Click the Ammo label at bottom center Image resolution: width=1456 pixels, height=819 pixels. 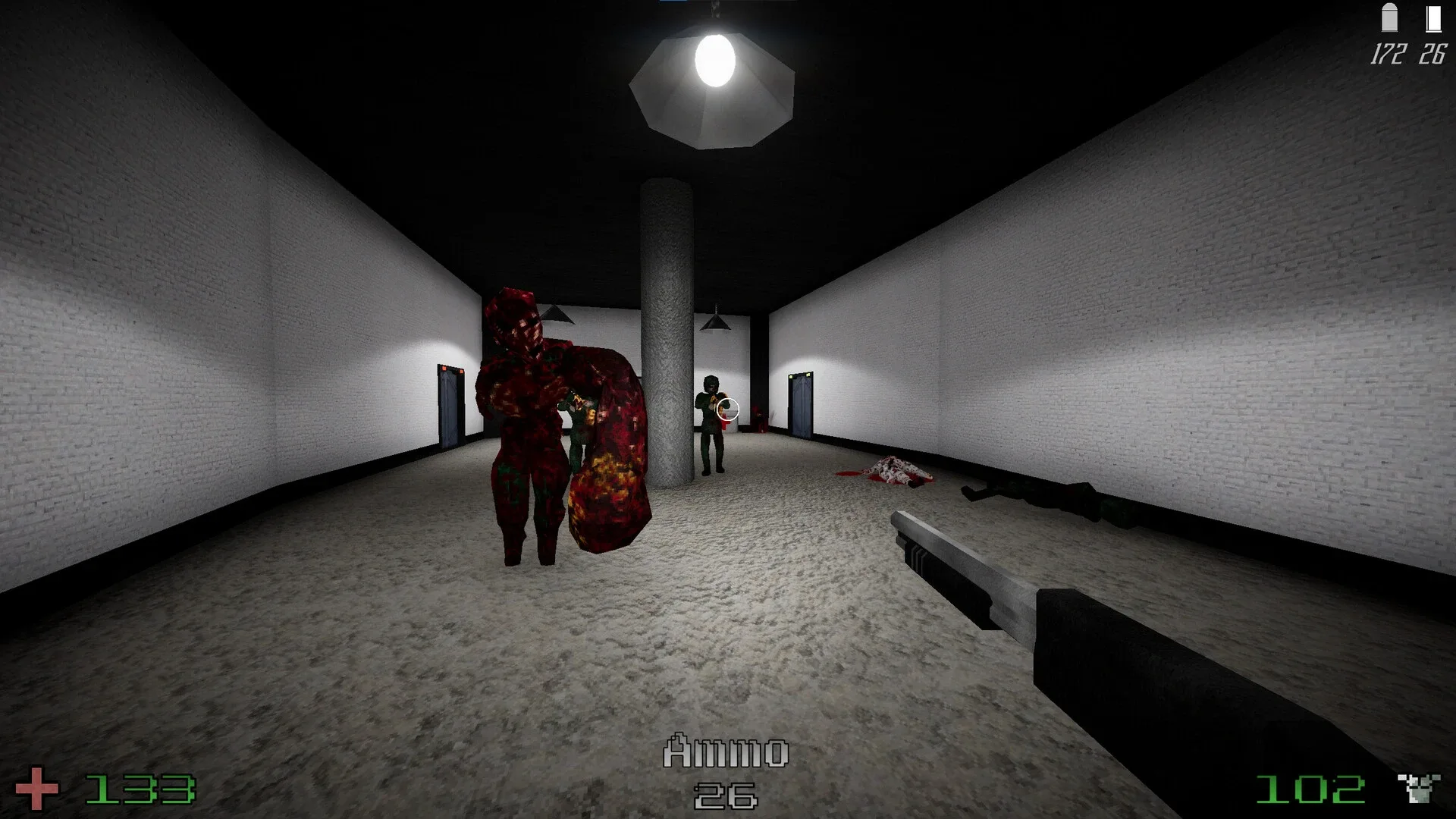(x=726, y=751)
